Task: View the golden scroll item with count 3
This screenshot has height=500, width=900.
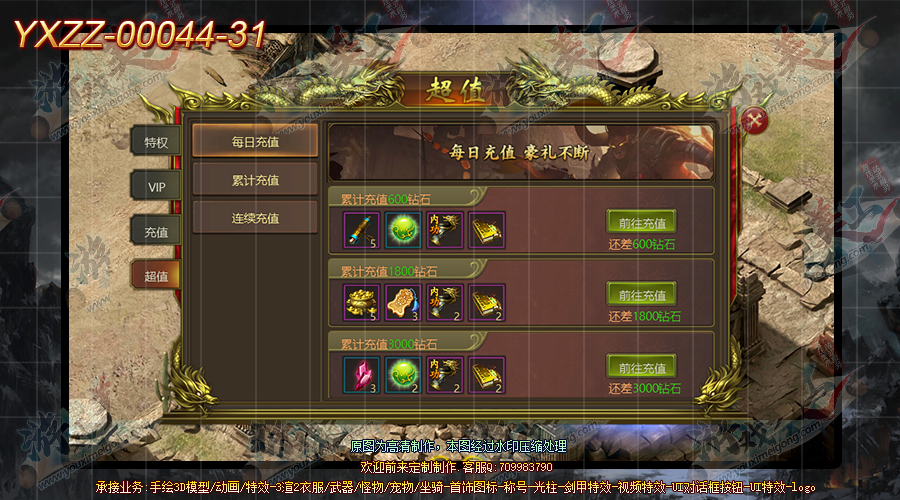Action: tap(402, 302)
